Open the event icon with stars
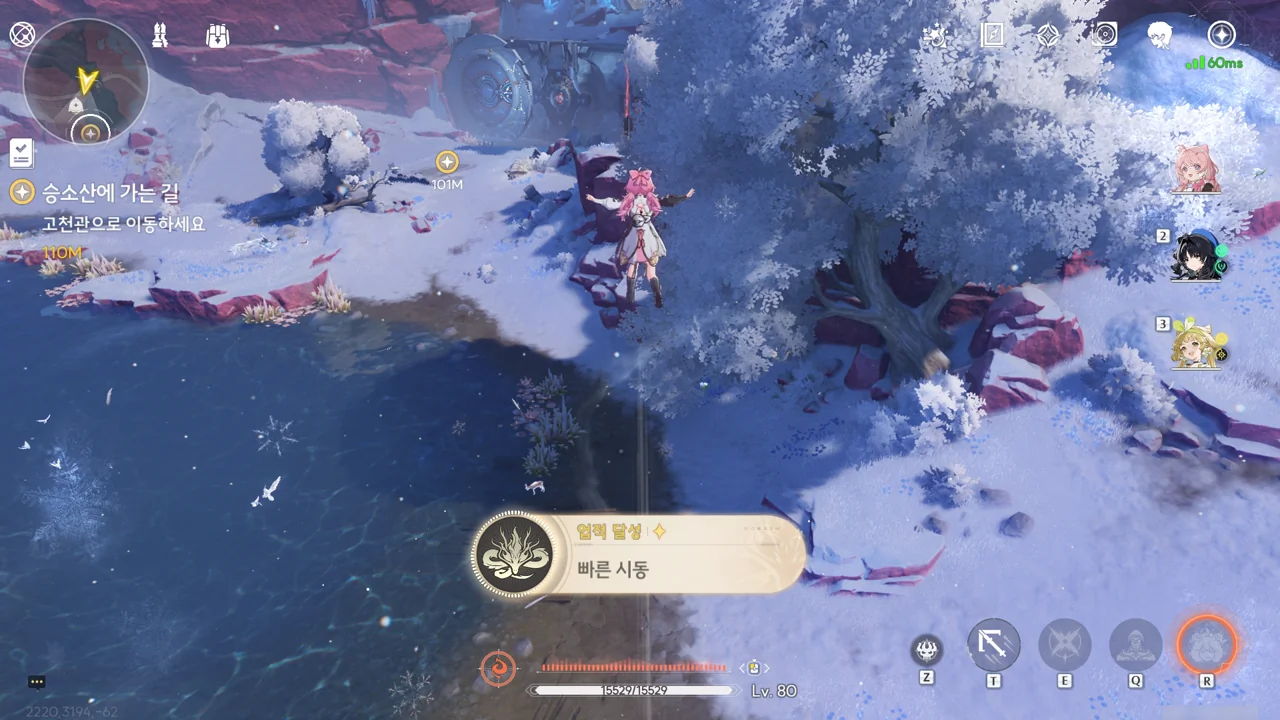1280x720 pixels. (x=936, y=36)
